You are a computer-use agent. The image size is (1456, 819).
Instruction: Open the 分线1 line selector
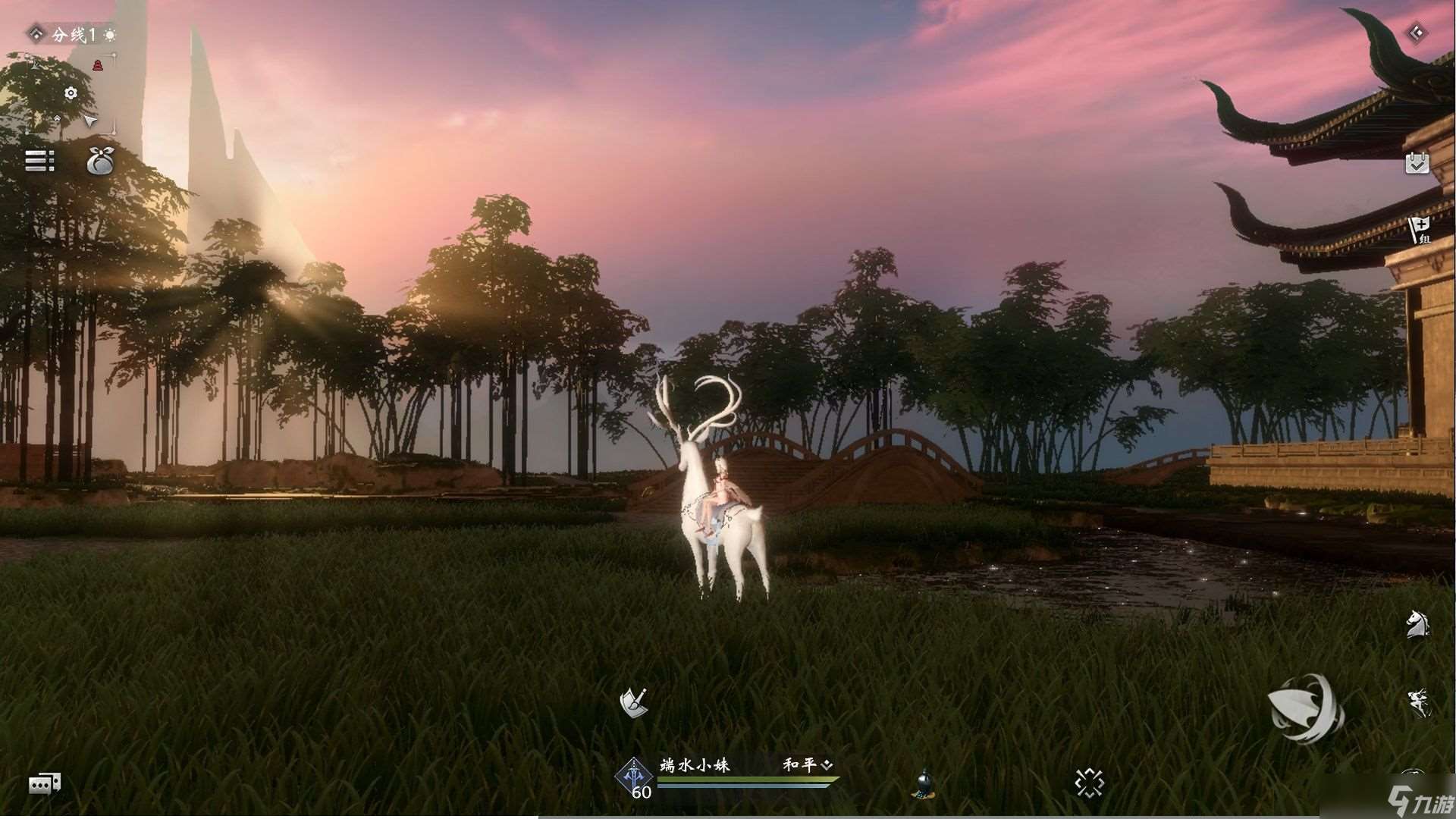(x=72, y=34)
